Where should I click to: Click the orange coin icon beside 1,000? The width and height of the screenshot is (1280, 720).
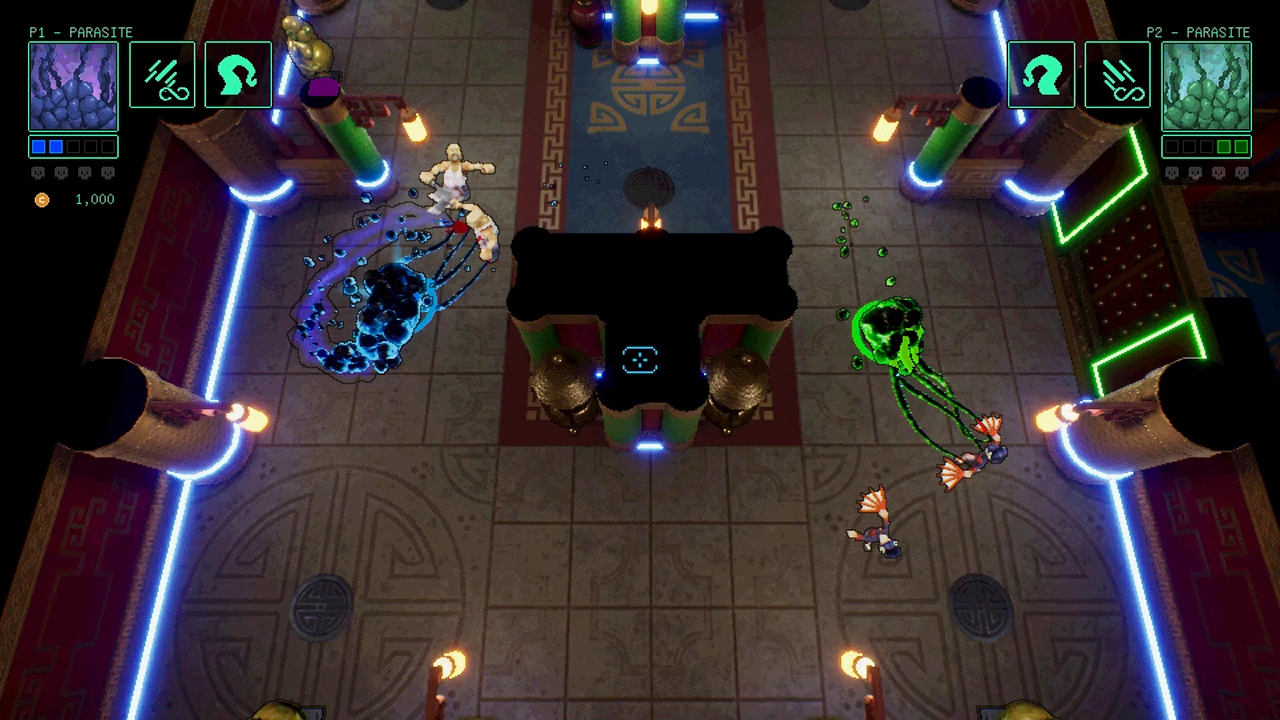click(42, 199)
